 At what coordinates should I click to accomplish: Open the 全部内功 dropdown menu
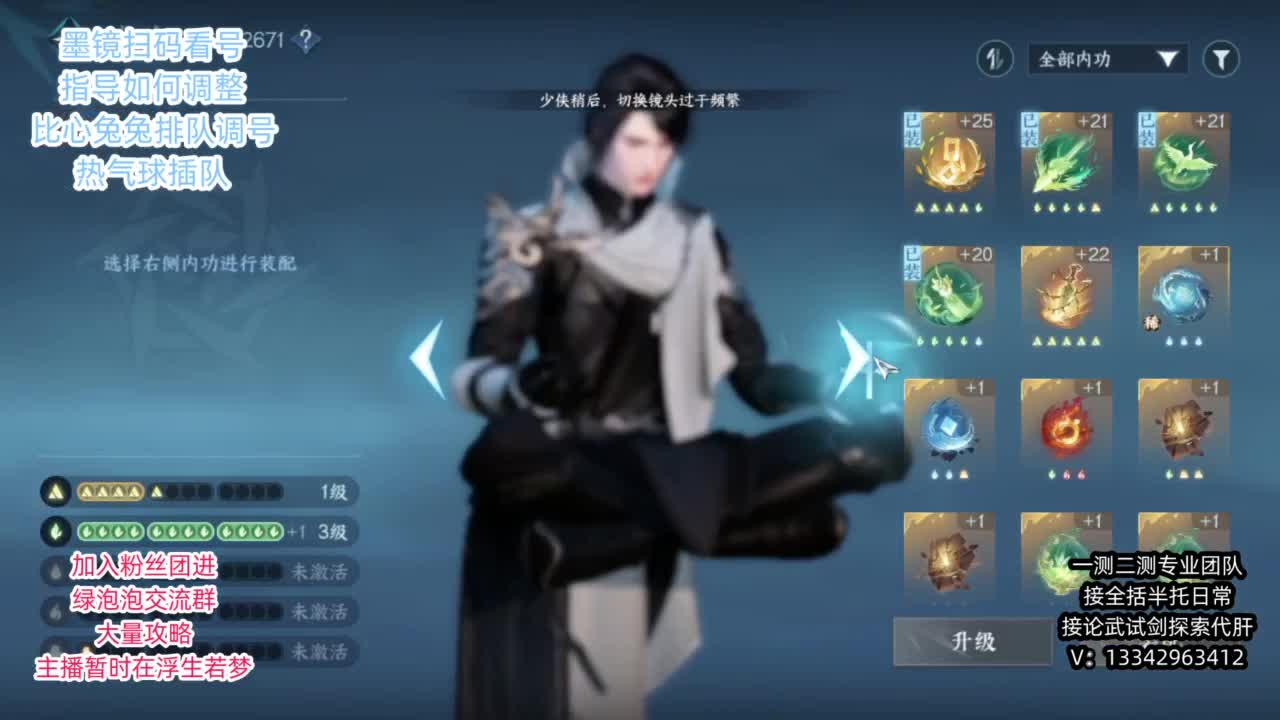click(1103, 59)
